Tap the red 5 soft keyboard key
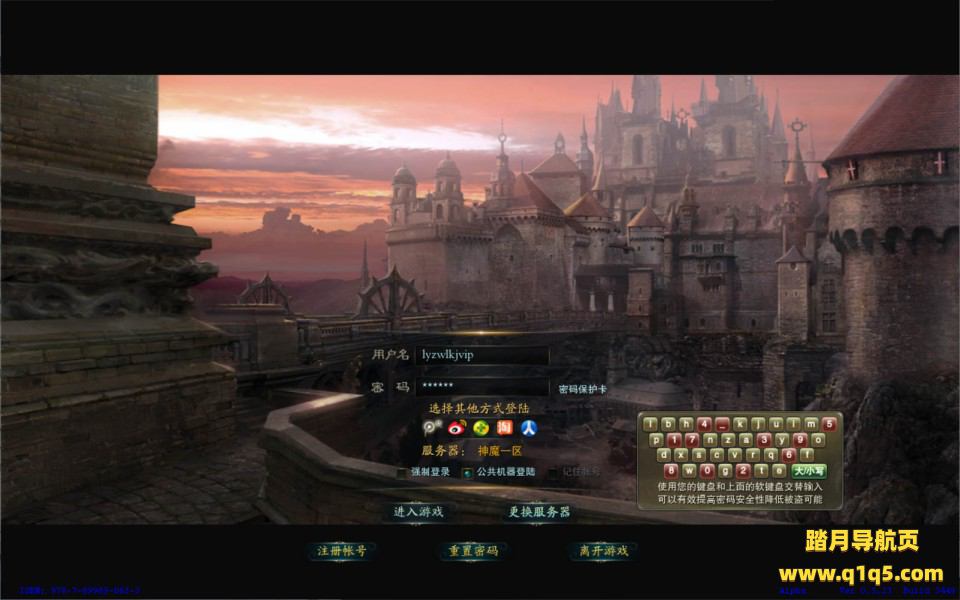Screen dimensions: 960x600 tap(829, 424)
